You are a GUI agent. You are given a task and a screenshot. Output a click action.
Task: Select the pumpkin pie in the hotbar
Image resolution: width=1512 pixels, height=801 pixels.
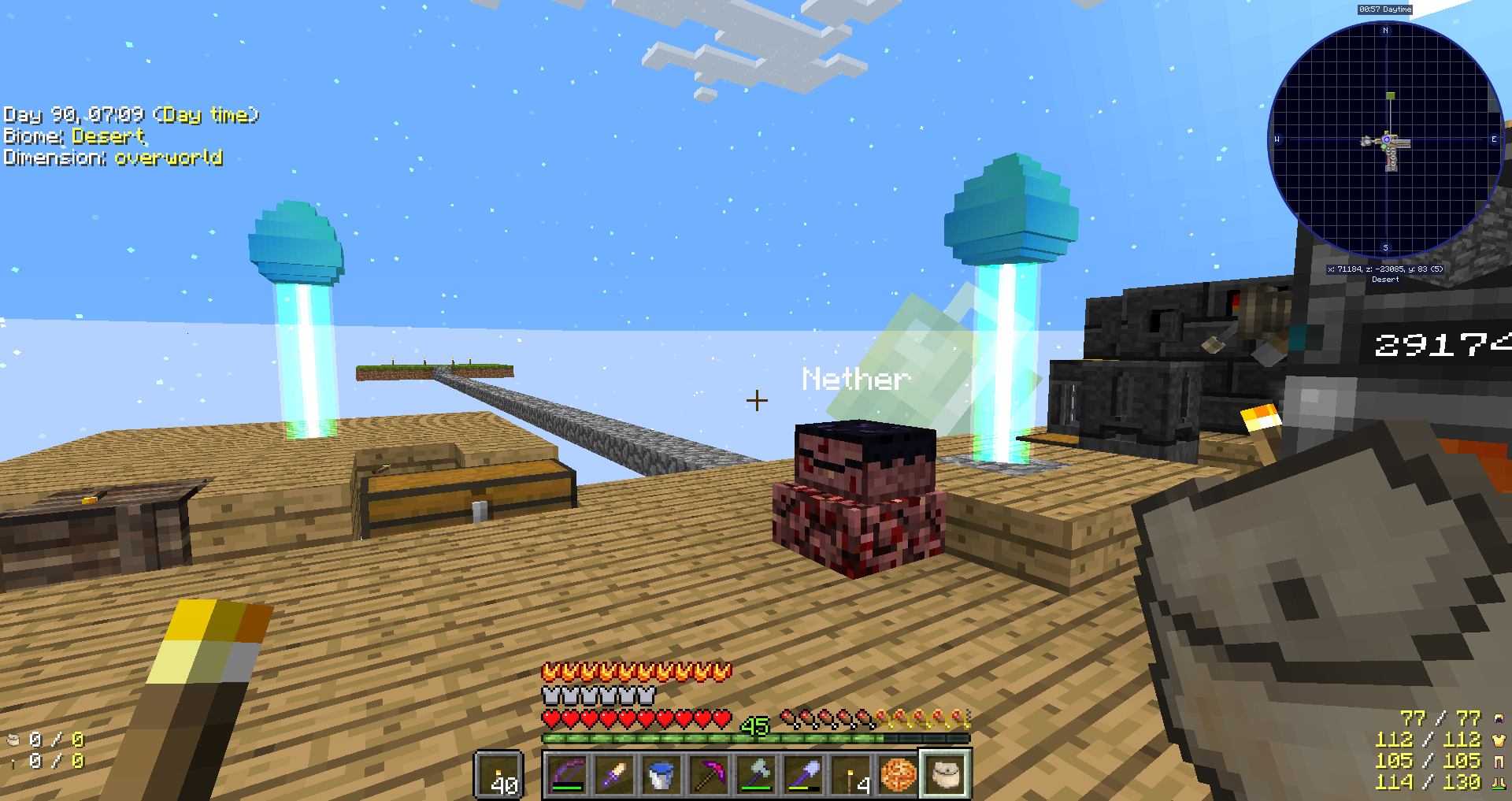click(898, 776)
